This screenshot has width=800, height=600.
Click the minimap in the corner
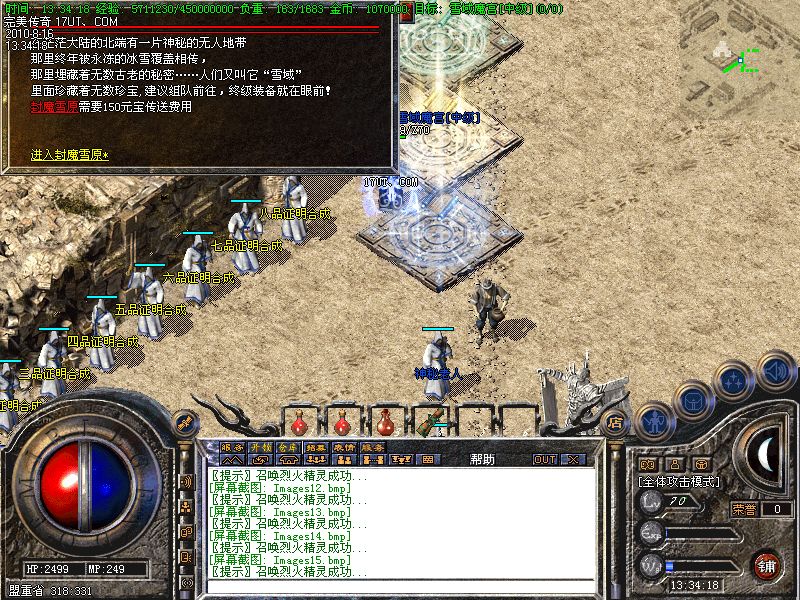tap(740, 55)
